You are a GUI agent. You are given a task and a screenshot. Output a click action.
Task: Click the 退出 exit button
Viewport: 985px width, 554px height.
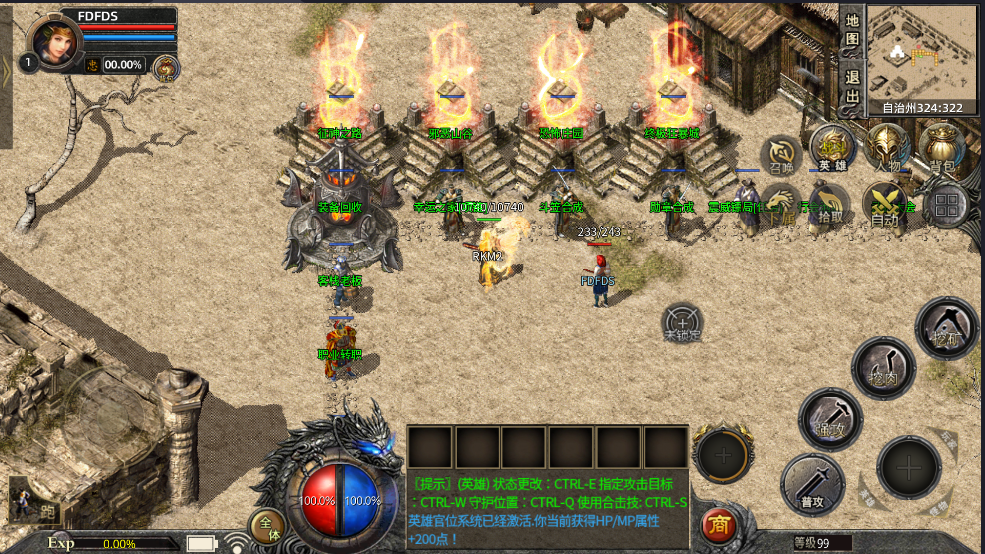(851, 86)
